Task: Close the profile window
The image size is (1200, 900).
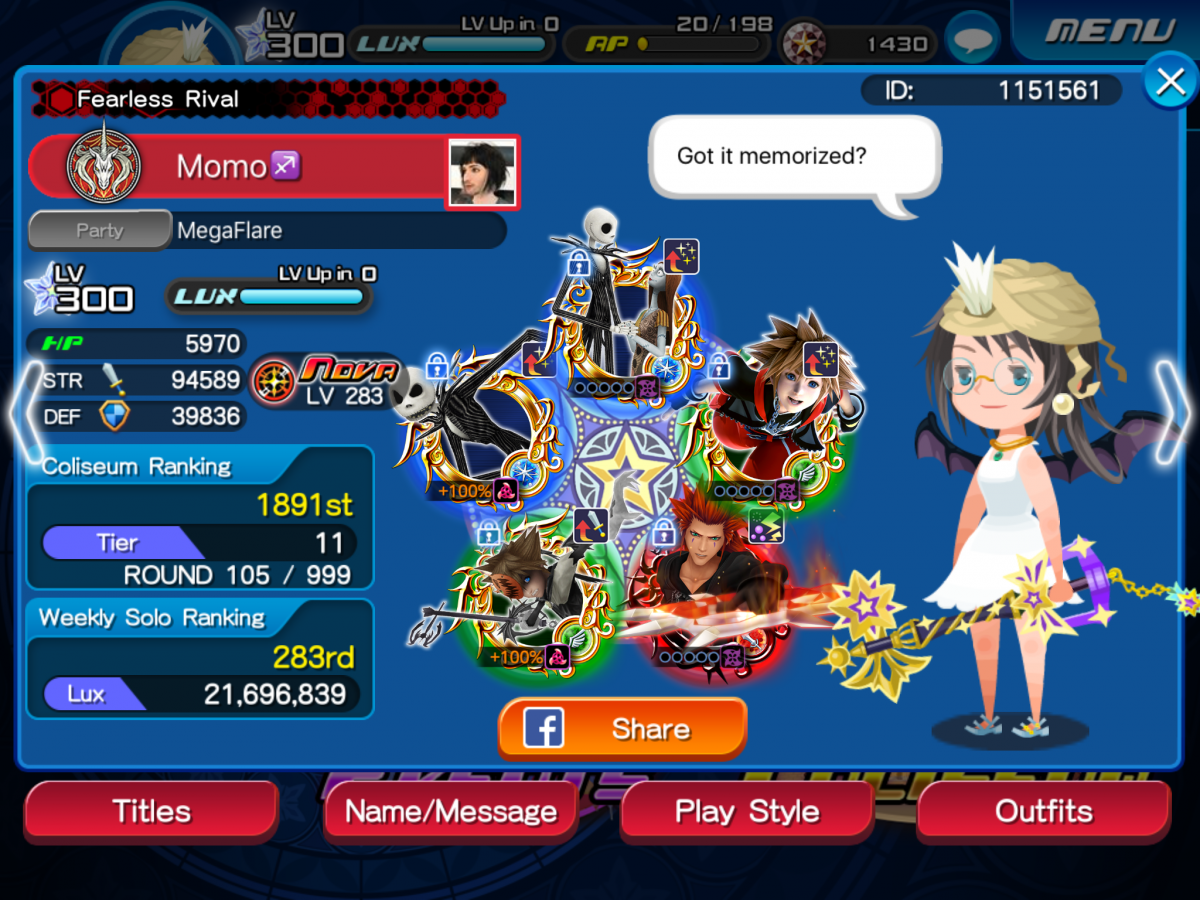Action: pos(1170,83)
